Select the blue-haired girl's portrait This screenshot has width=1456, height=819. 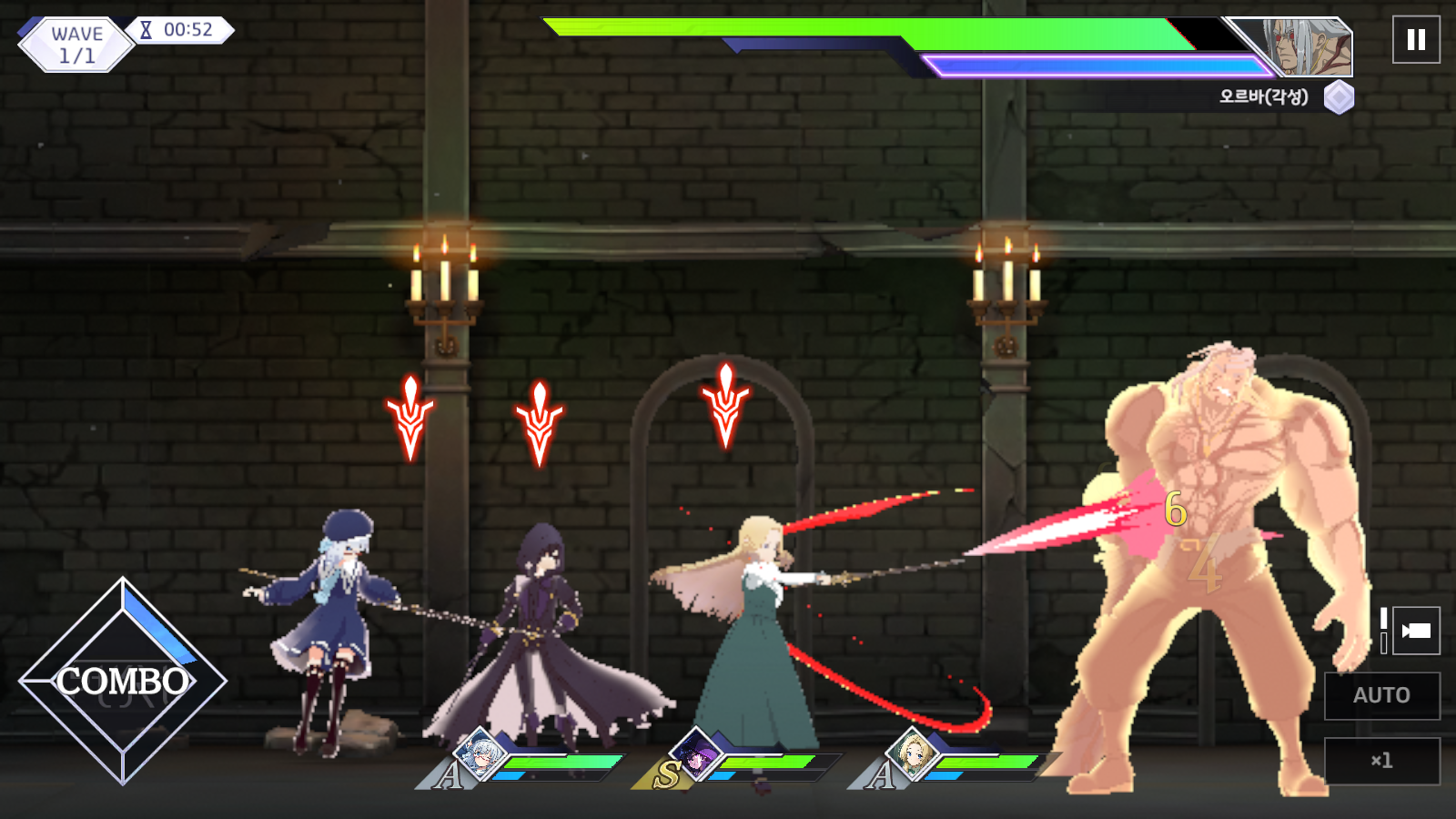[480, 754]
